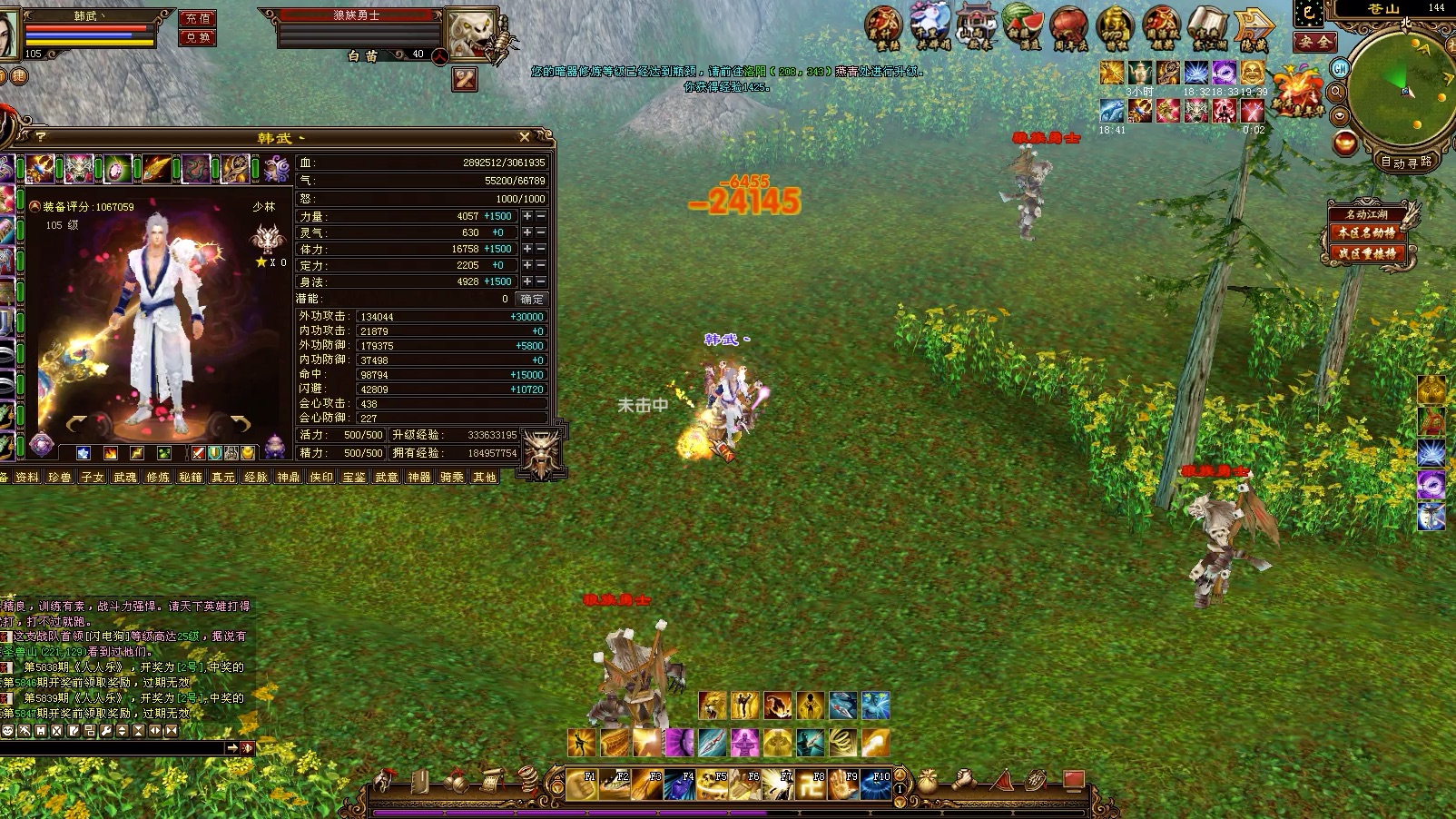The width and height of the screenshot is (1456, 819).
Task: Click the 兑换 exchange button
Action: [x=197, y=37]
